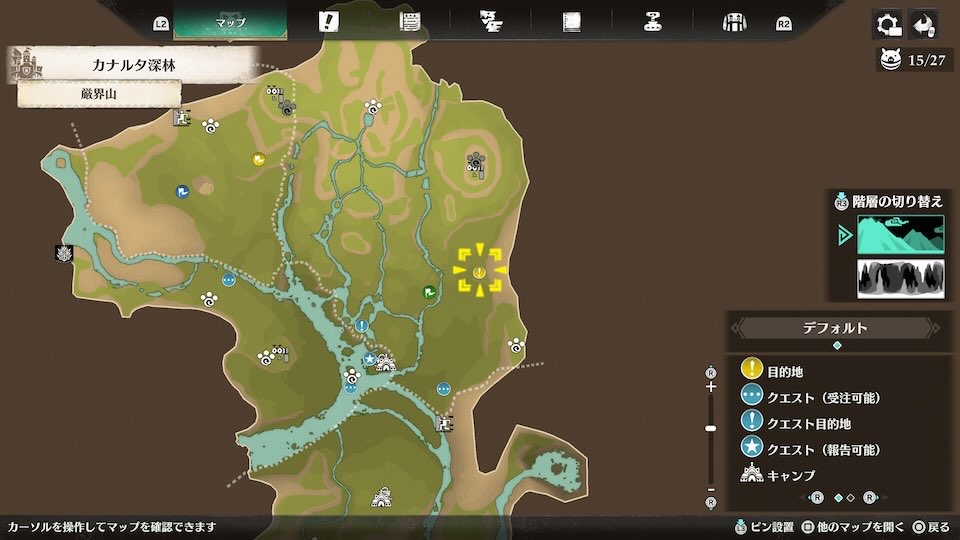The image size is (960, 540).
Task: Select the マップ tab
Action: [230, 22]
